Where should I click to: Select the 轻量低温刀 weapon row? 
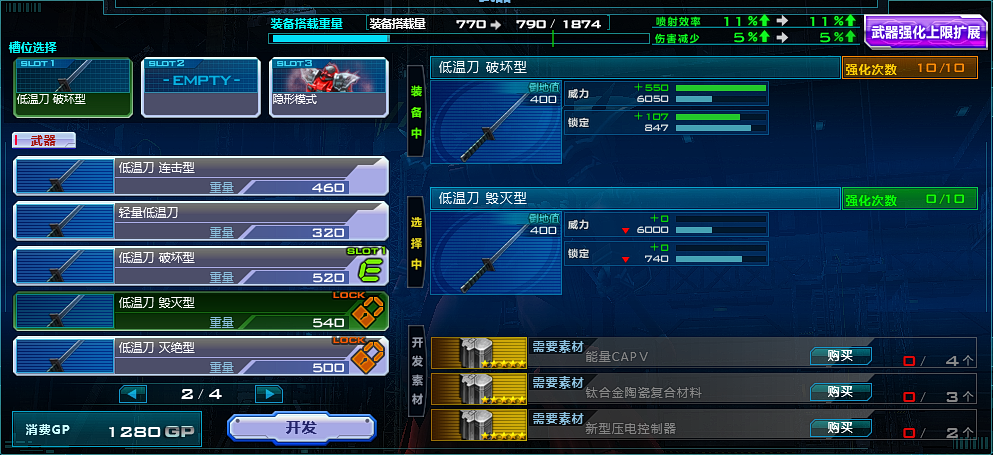click(x=200, y=221)
